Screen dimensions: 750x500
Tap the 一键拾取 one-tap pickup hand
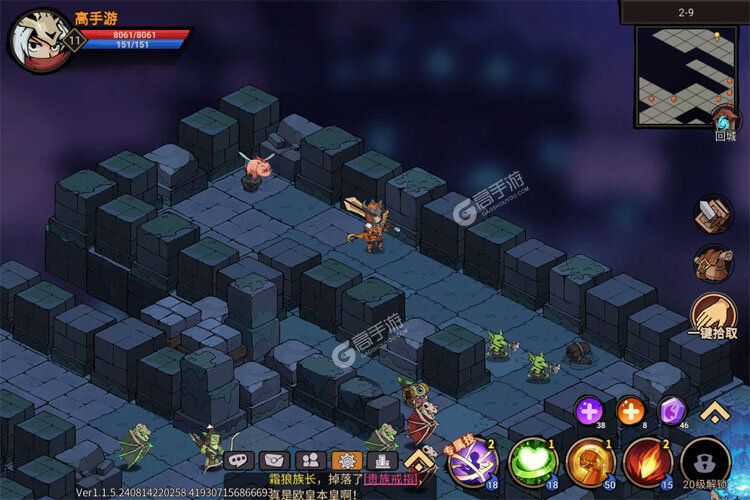click(714, 313)
